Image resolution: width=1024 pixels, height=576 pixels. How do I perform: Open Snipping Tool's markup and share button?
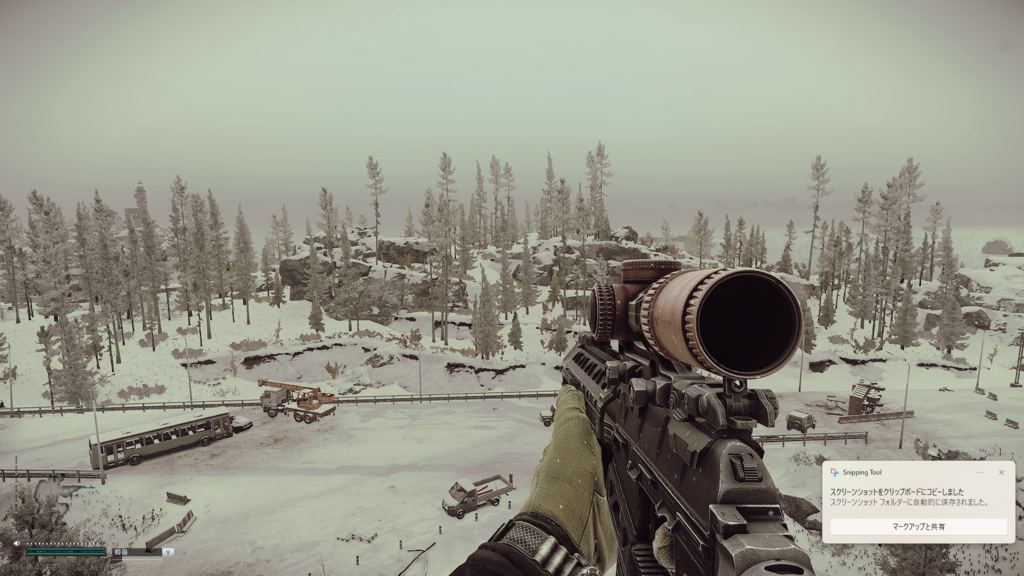click(x=918, y=526)
